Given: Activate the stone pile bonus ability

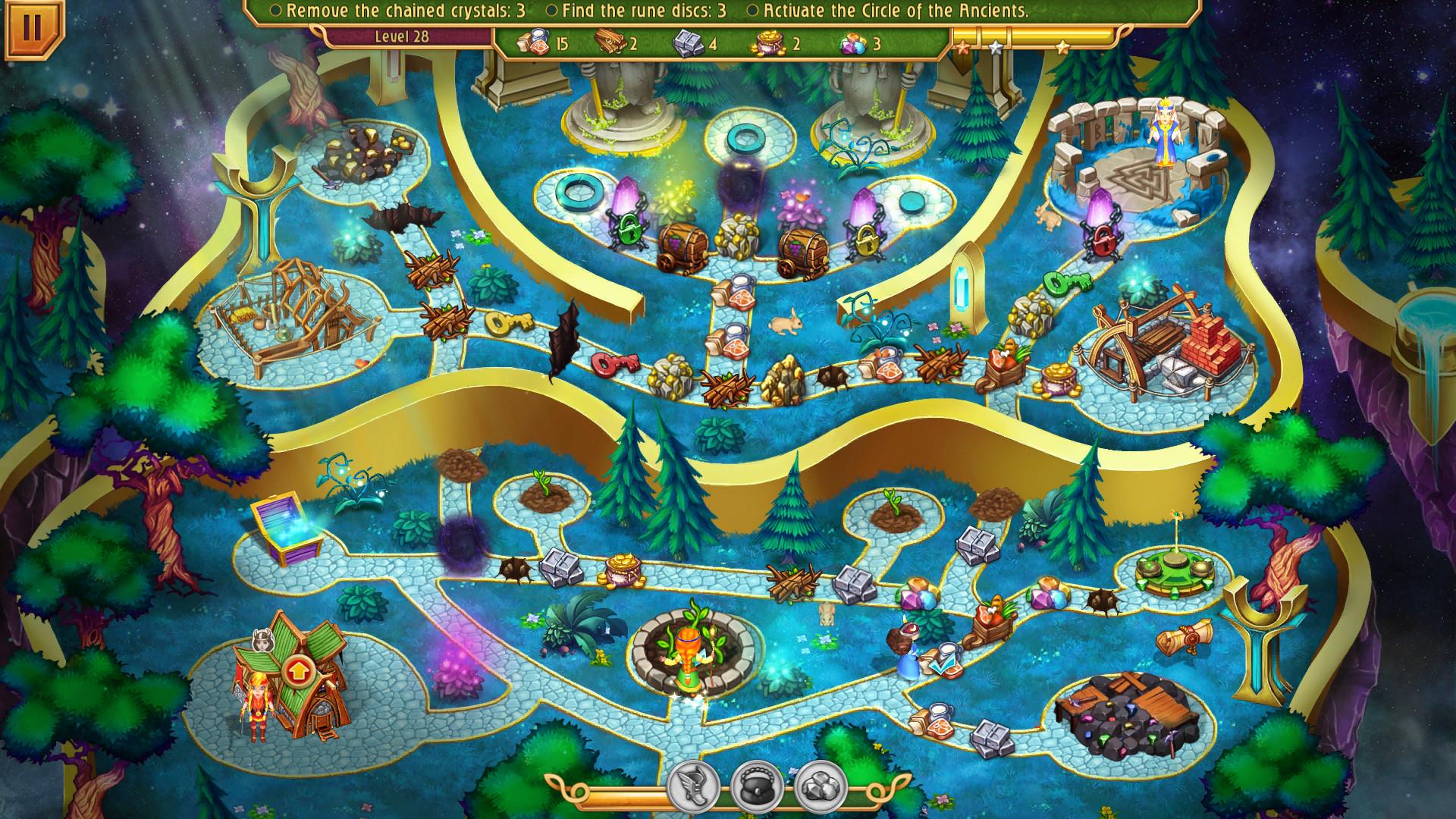Looking at the screenshot, I should click(820, 787).
